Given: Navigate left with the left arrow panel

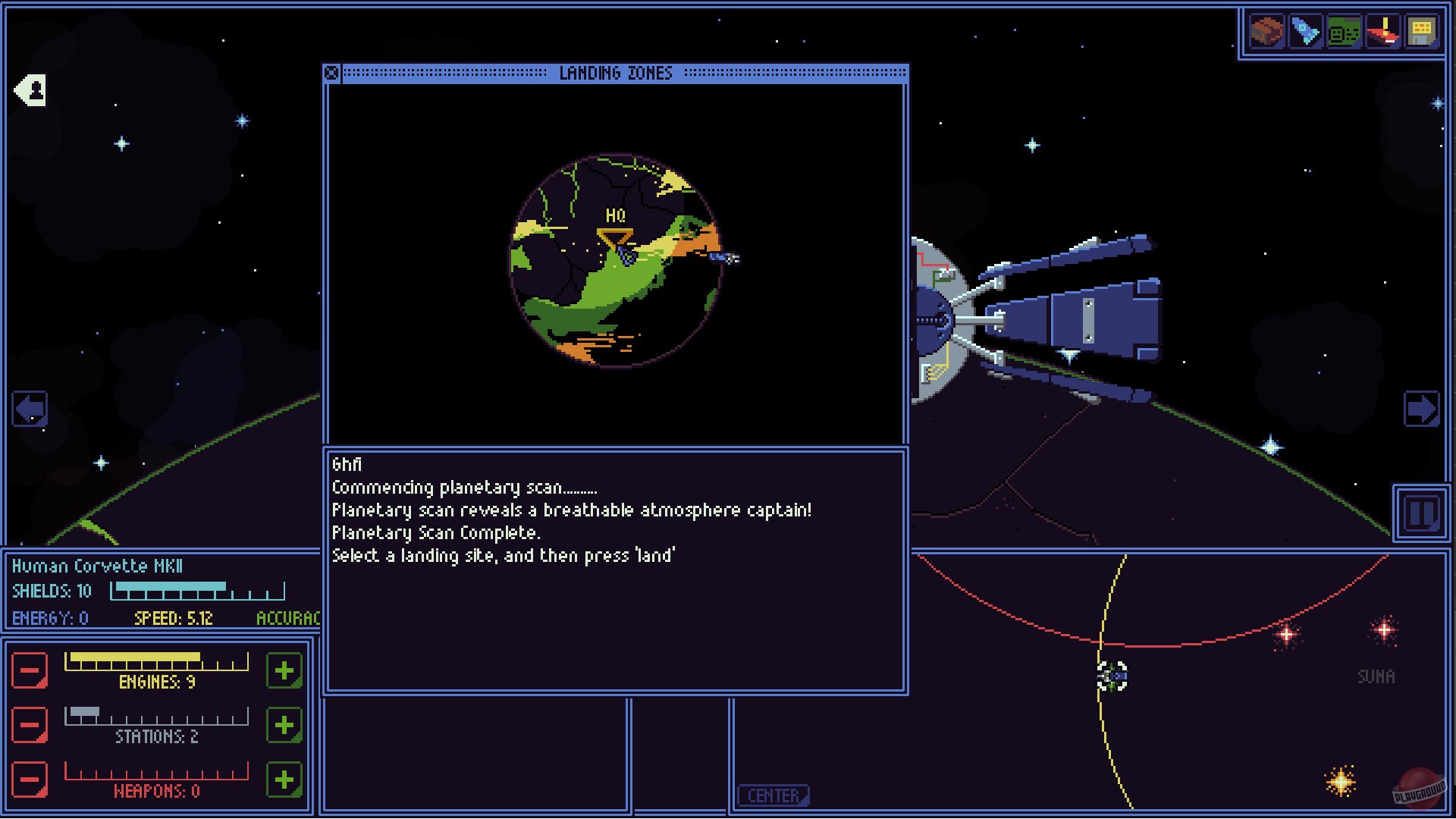Looking at the screenshot, I should pos(28,407).
